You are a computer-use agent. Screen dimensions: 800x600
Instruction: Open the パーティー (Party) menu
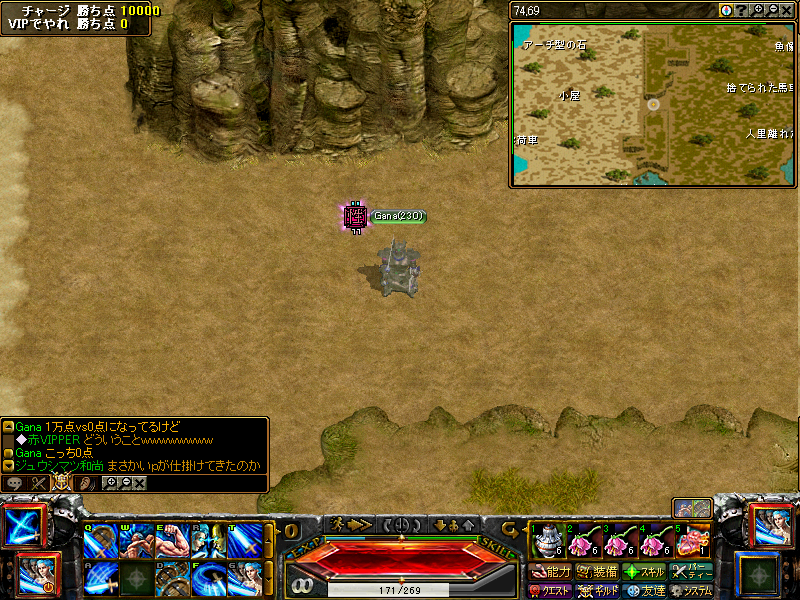coord(691,572)
